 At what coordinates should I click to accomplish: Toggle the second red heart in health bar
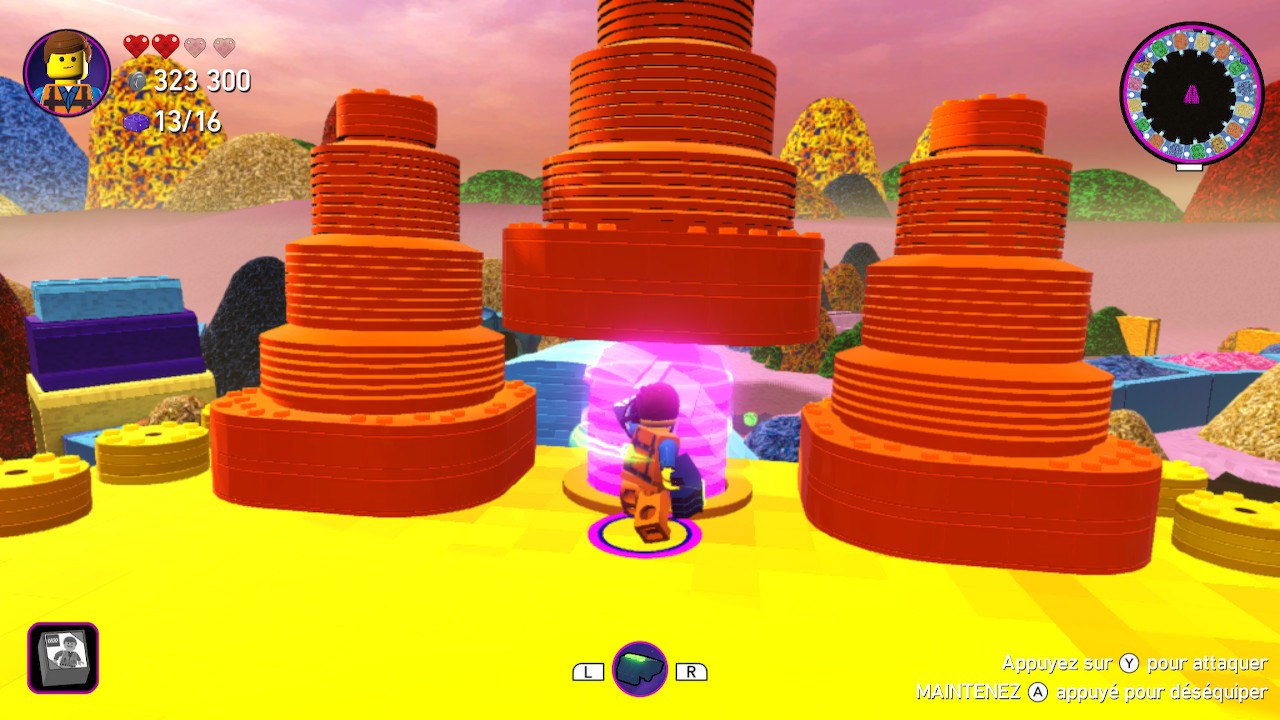click(x=165, y=45)
